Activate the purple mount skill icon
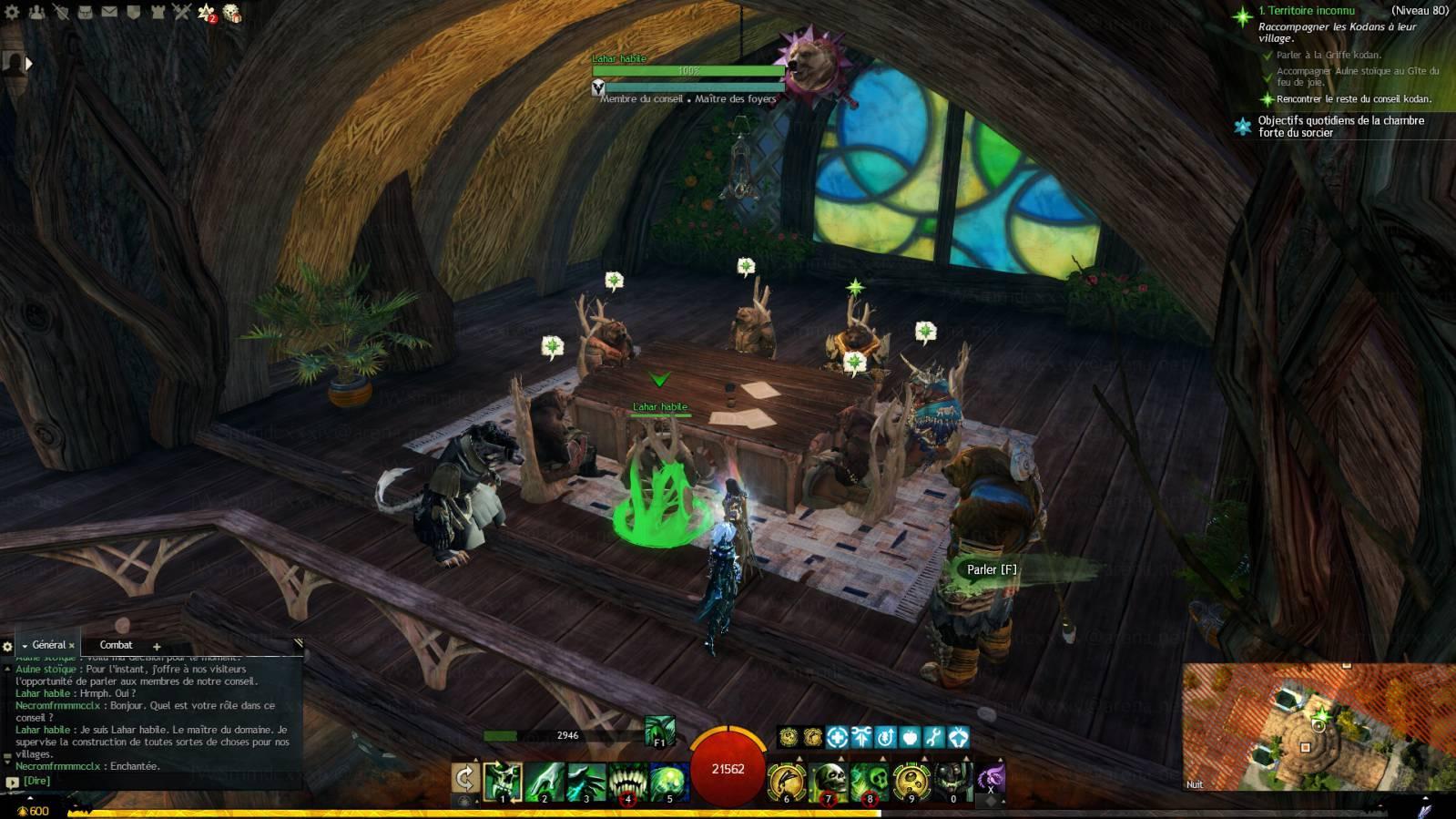 pyautogui.click(x=991, y=779)
